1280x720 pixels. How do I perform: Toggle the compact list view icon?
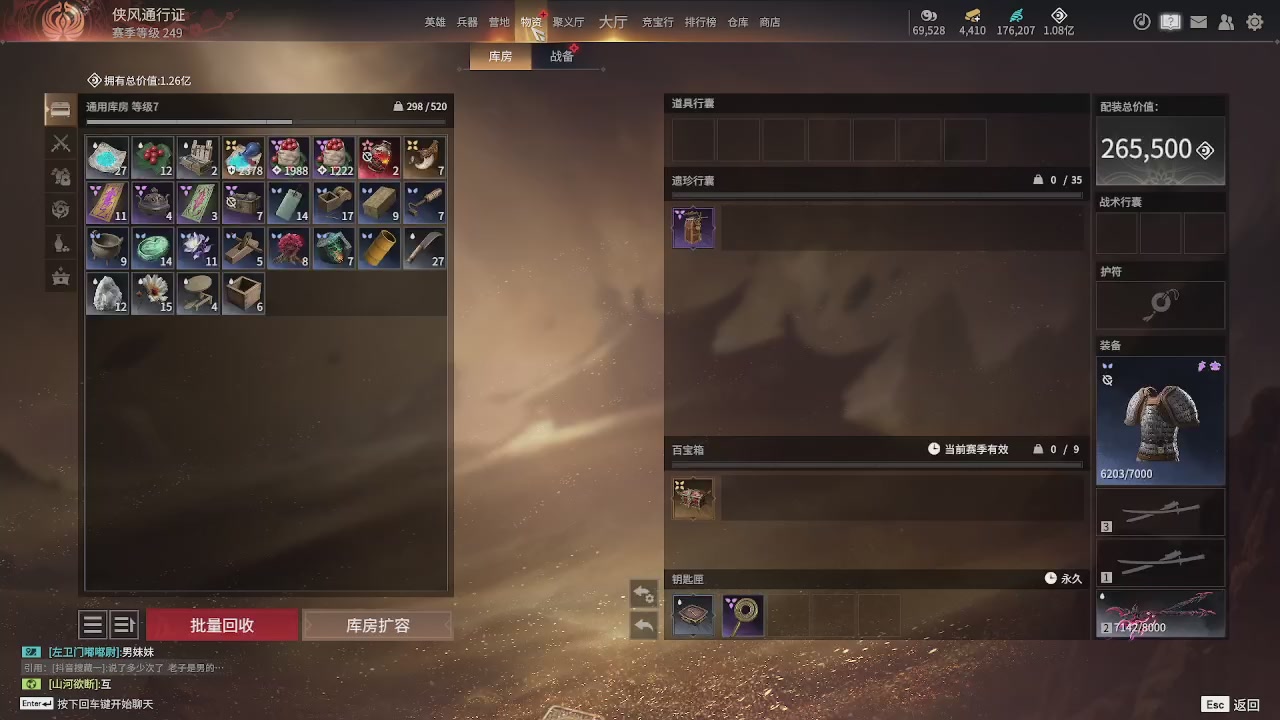[x=92, y=624]
